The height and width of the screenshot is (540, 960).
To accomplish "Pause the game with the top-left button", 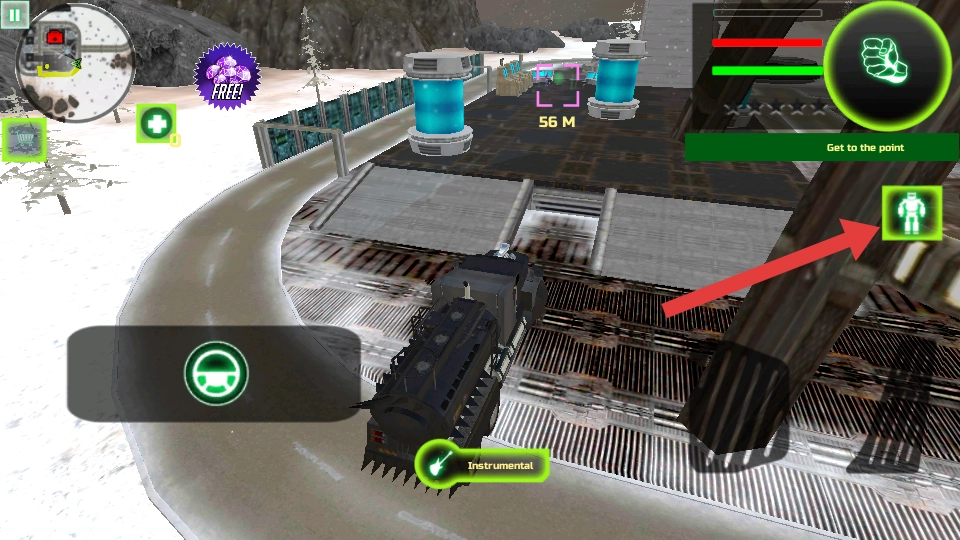I will (x=13, y=14).
